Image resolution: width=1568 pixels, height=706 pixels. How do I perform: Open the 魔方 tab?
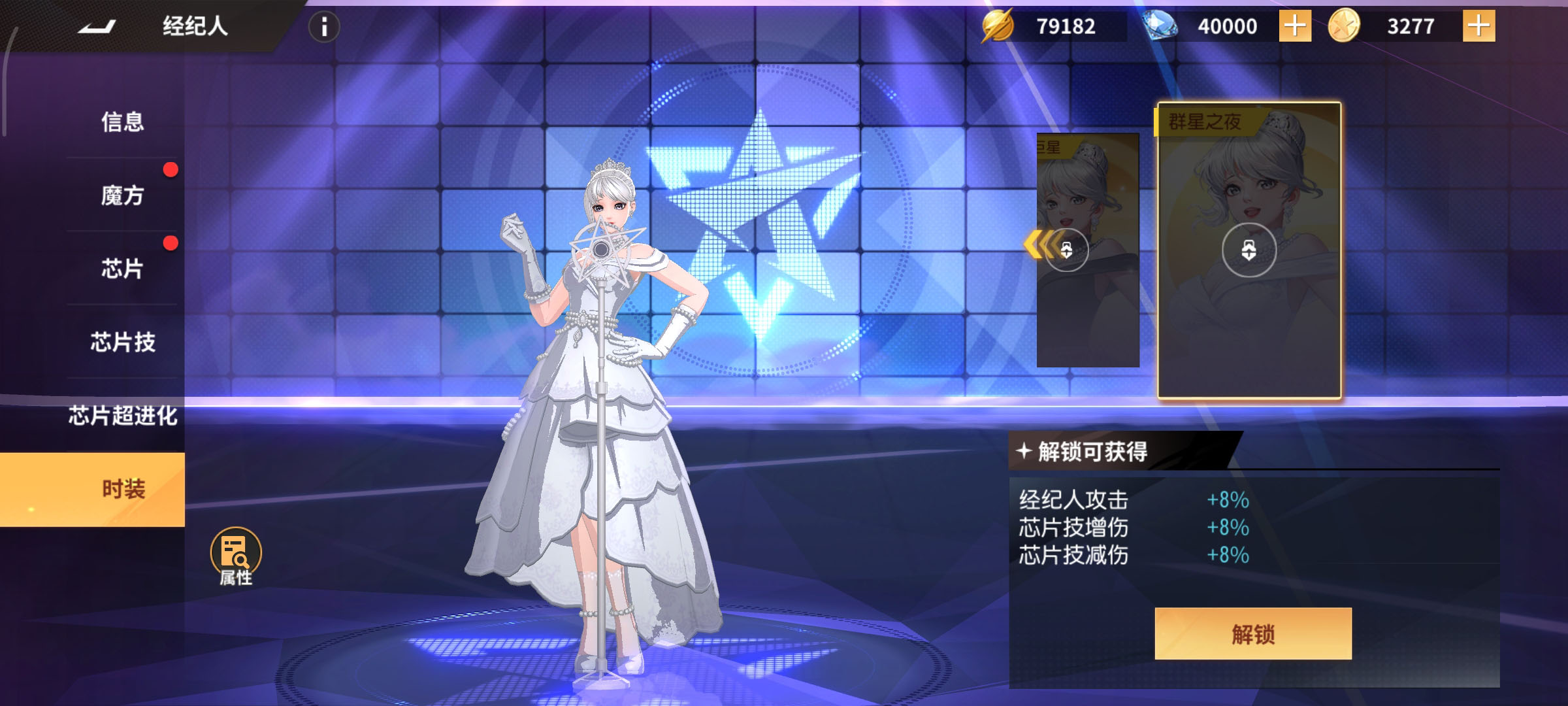tap(122, 195)
